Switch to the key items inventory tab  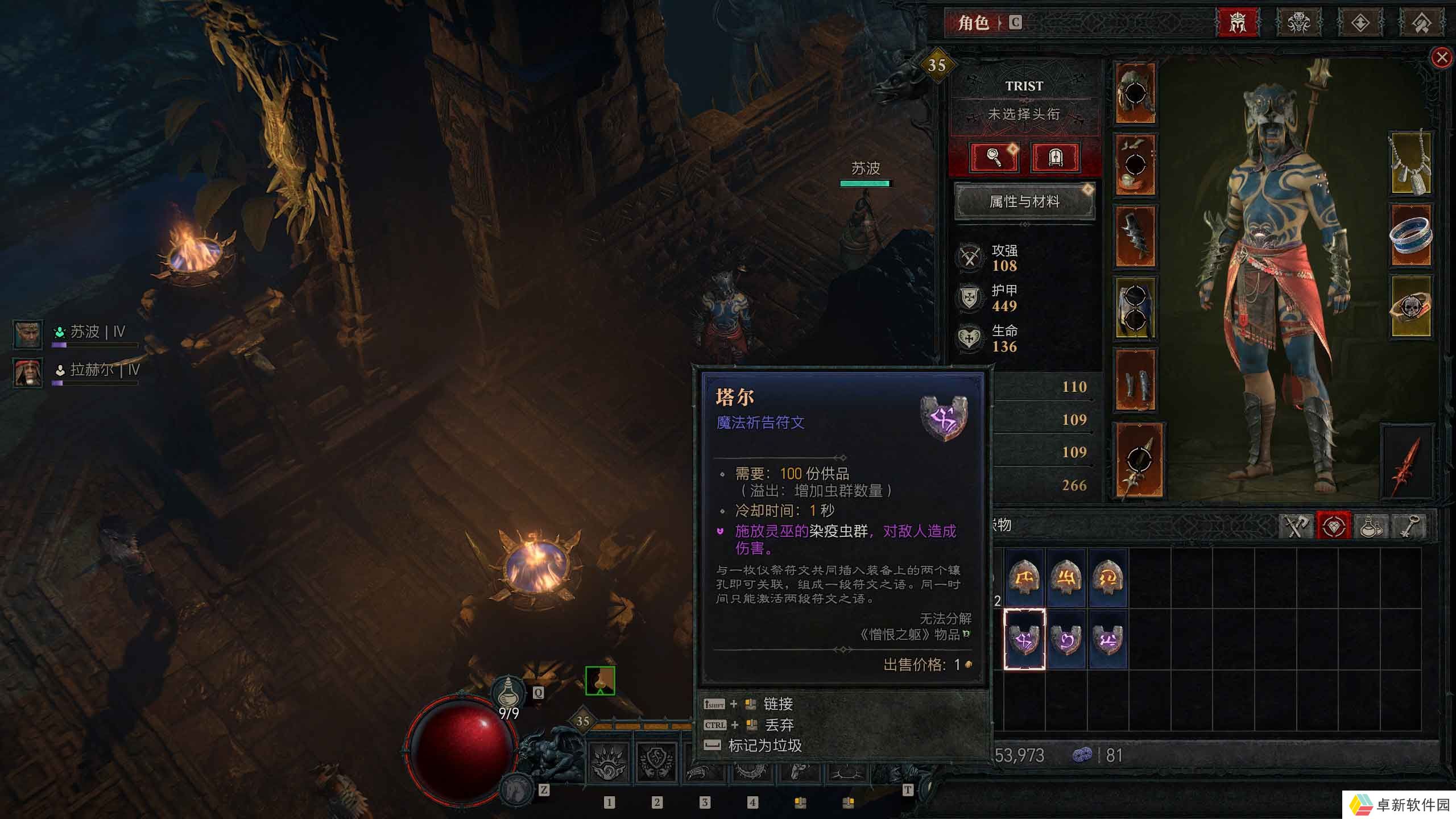click(1408, 526)
